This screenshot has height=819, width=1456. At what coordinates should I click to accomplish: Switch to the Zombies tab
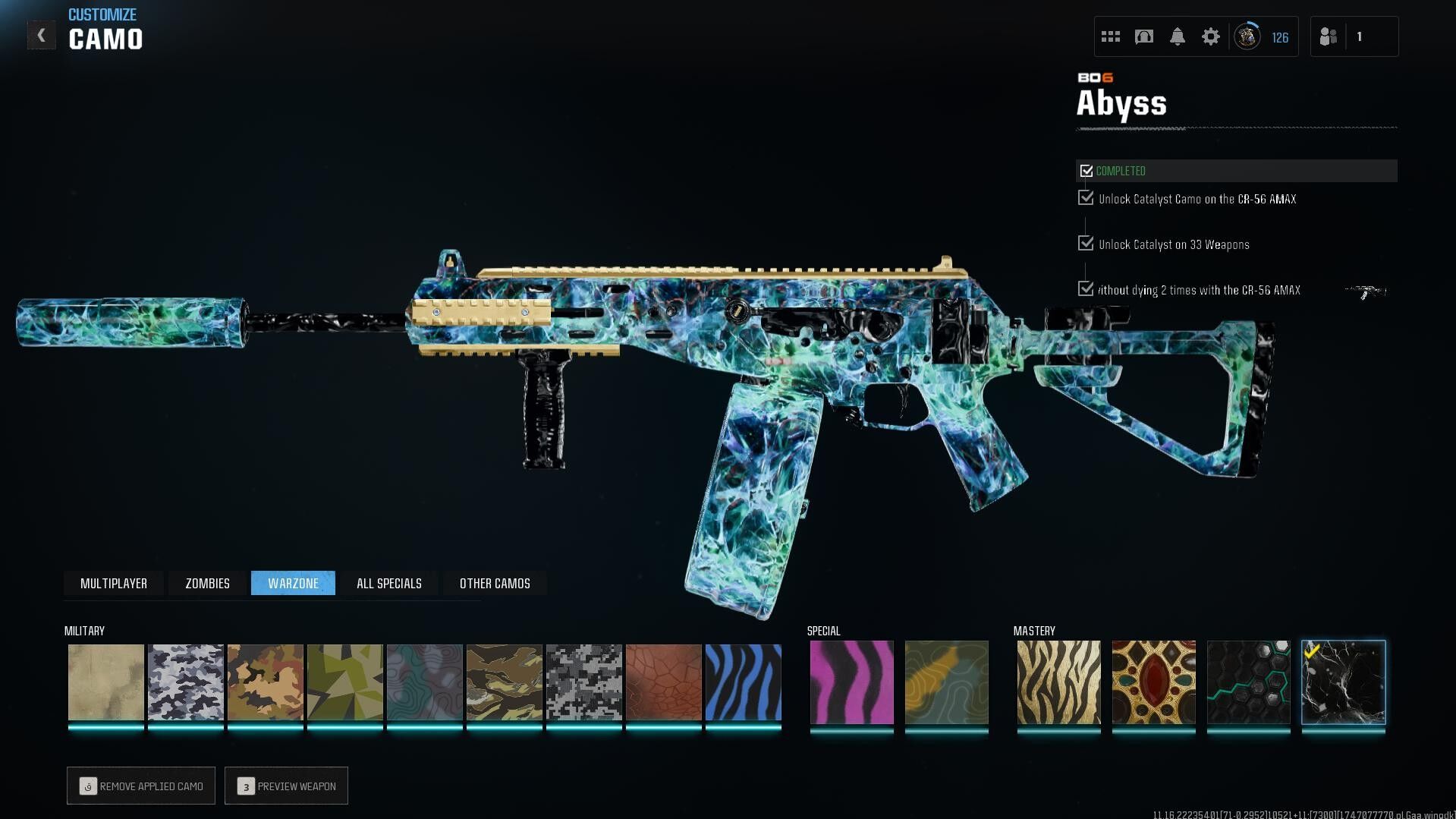pyautogui.click(x=206, y=583)
